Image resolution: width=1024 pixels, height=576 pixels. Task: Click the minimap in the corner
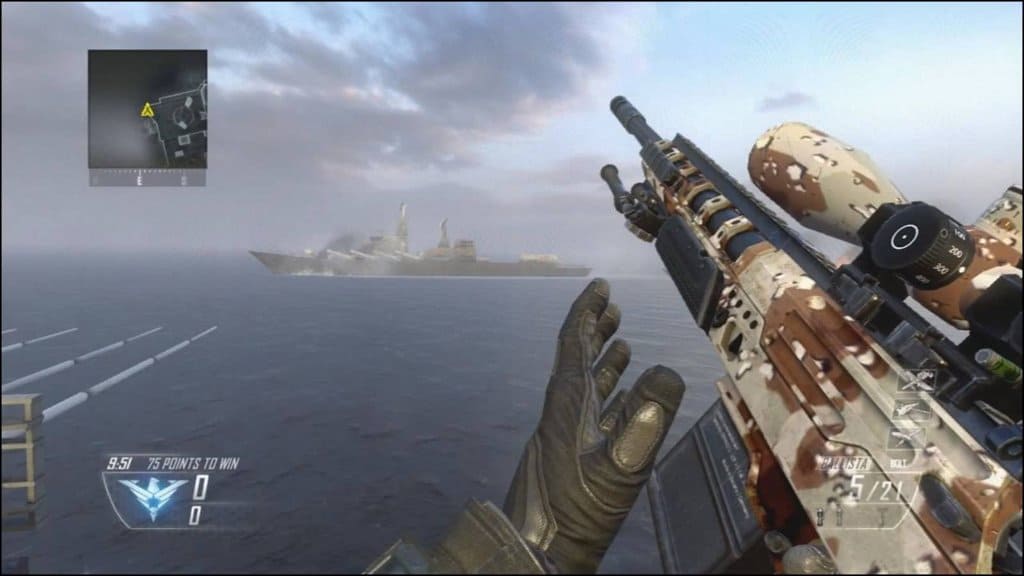click(147, 109)
